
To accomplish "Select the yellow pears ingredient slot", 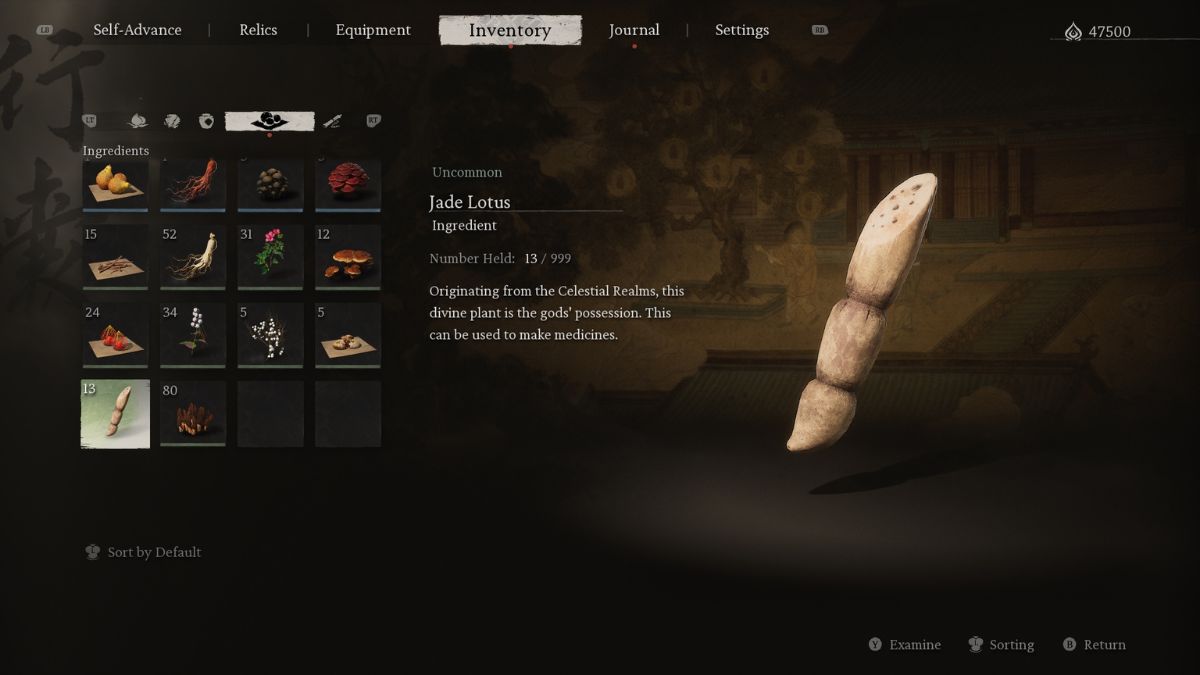I will tap(115, 184).
